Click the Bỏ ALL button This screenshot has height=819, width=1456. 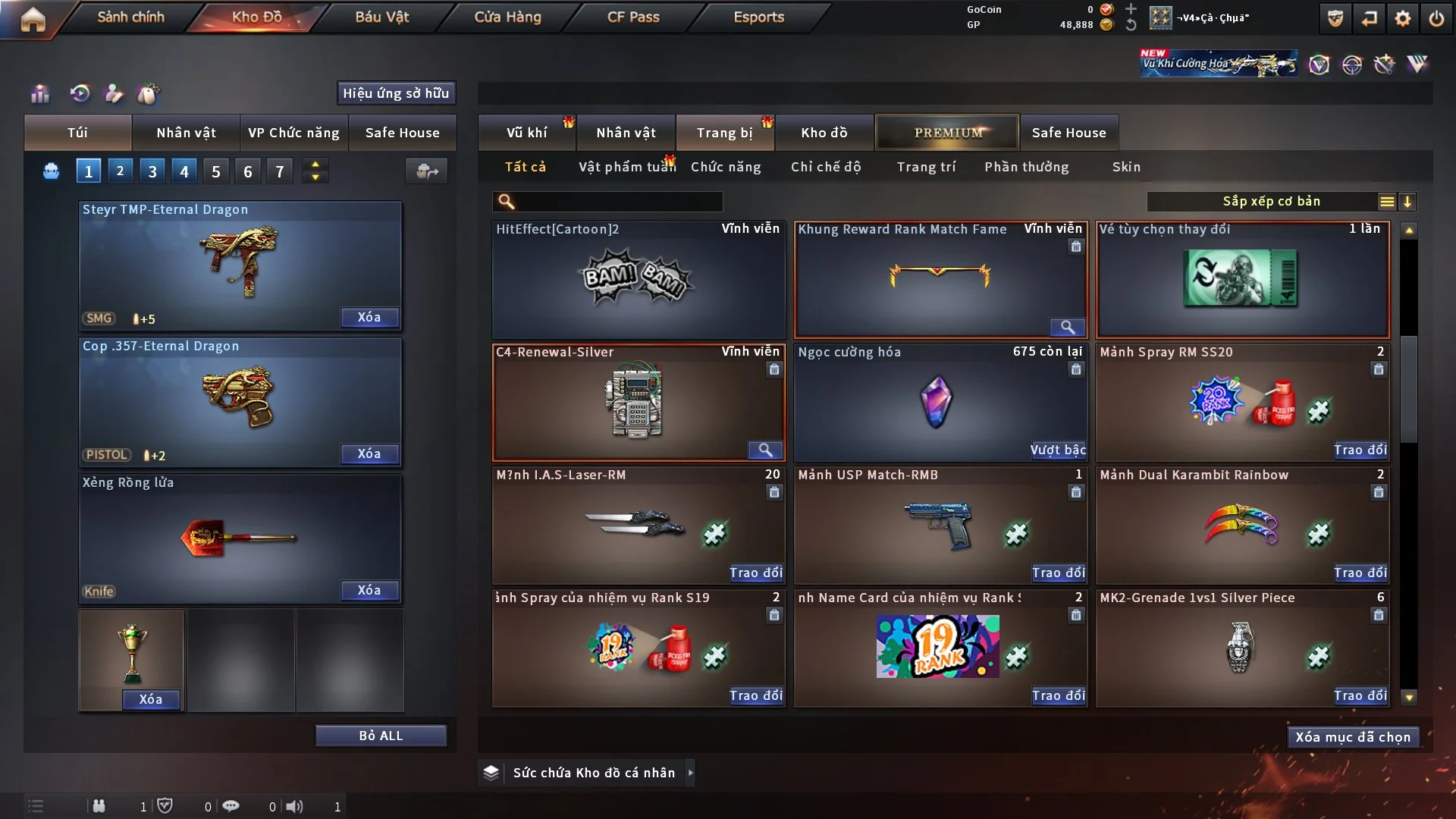coord(381,736)
